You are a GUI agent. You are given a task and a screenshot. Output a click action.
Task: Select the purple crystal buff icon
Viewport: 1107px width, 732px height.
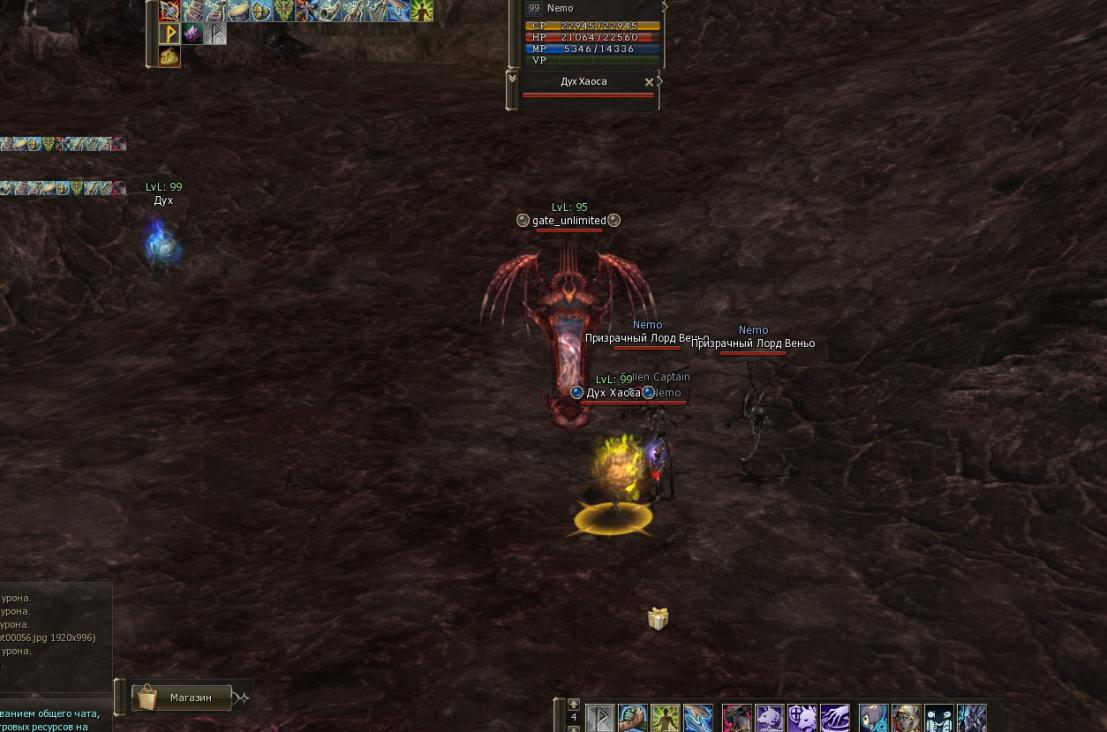(x=192, y=34)
